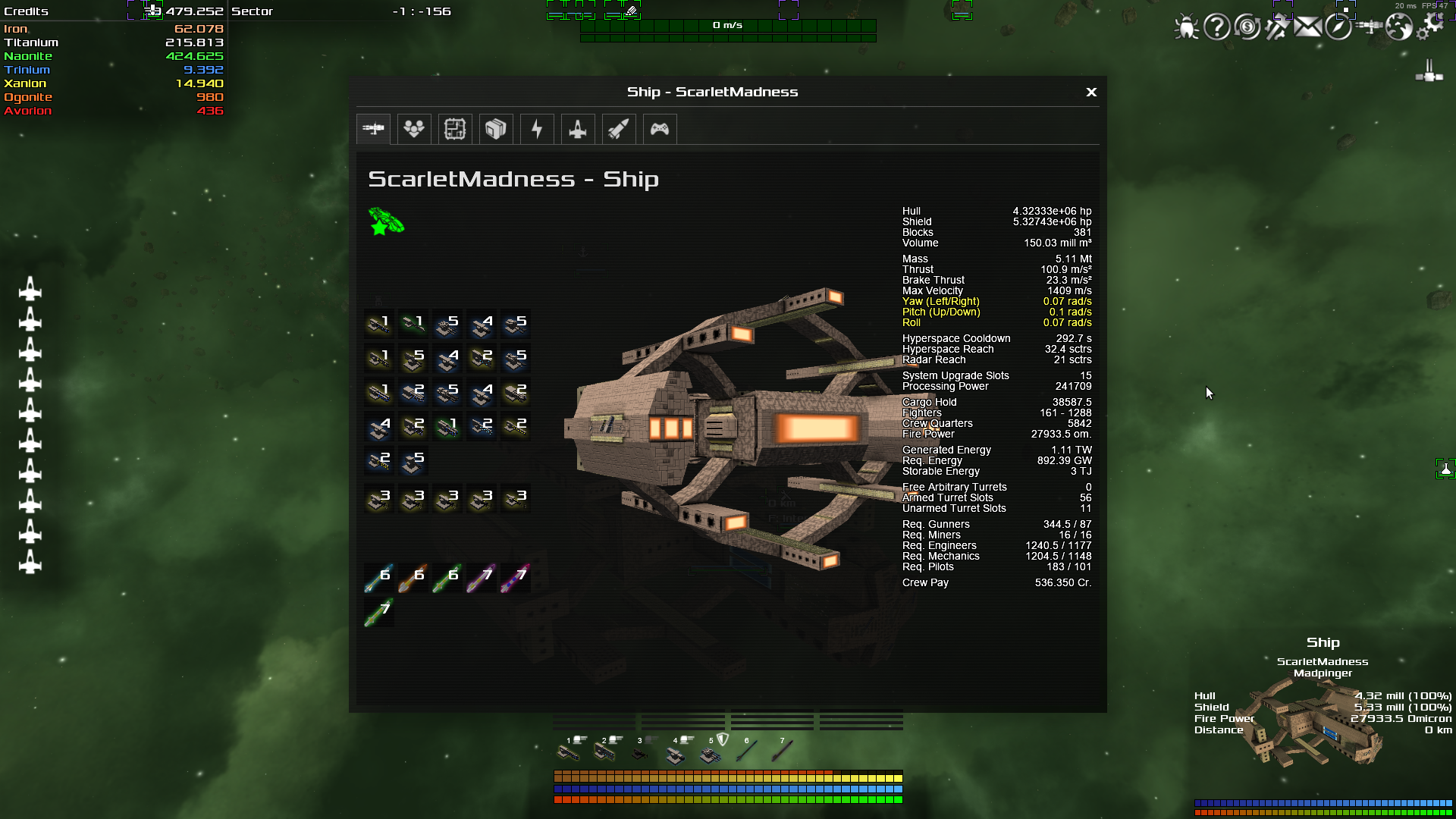Select the torpedo rocket tab
Image resolution: width=1456 pixels, height=819 pixels.
coord(619,129)
